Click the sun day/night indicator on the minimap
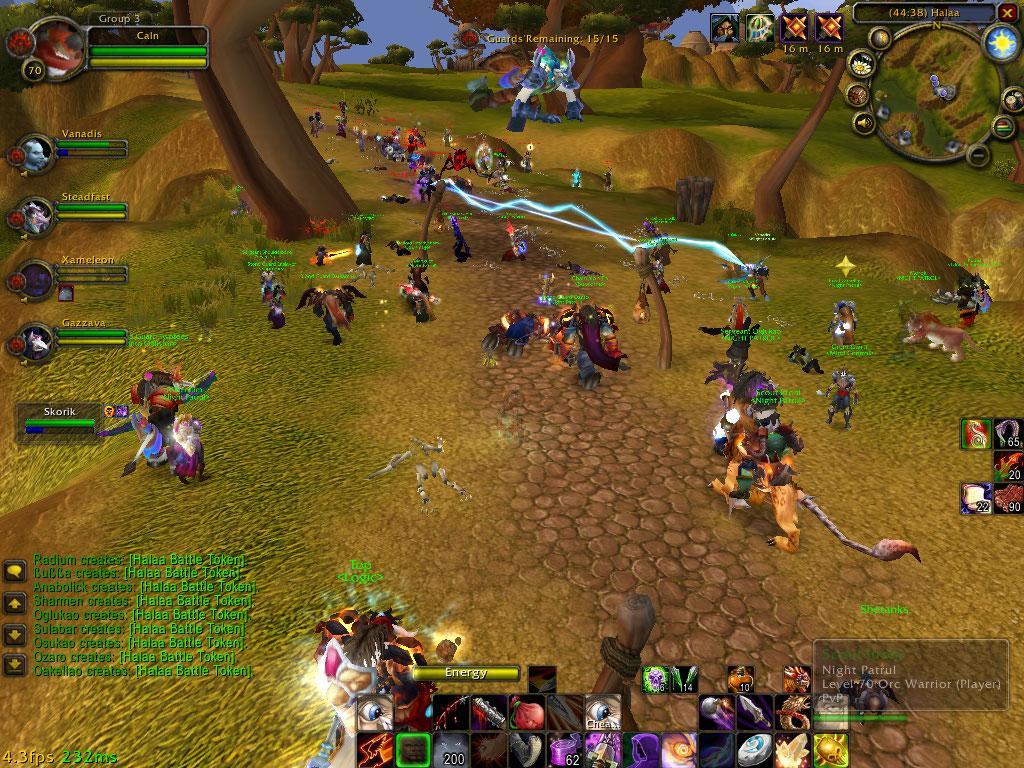 click(x=1001, y=42)
